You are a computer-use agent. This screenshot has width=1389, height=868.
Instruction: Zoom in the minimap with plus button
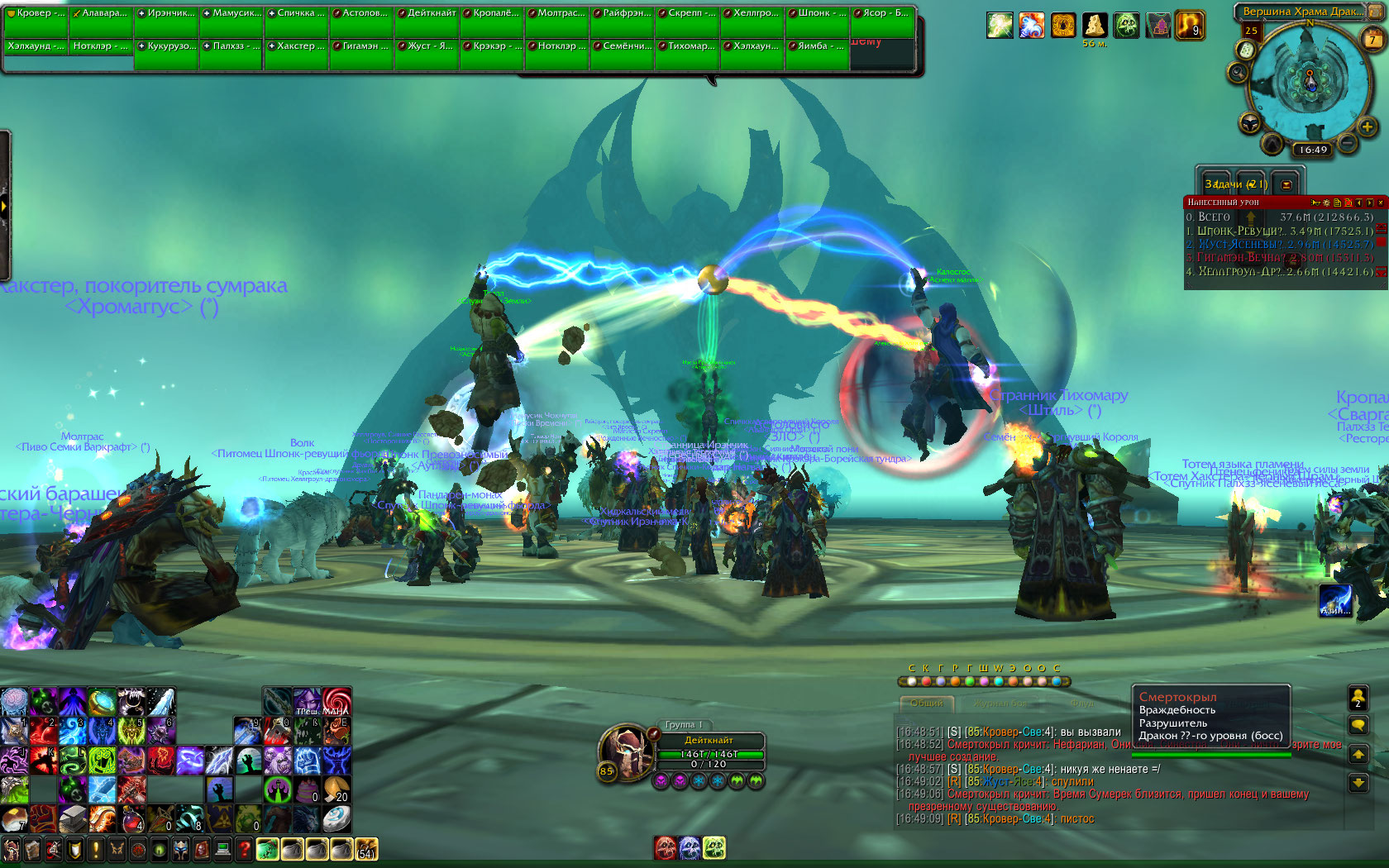coord(1367,126)
